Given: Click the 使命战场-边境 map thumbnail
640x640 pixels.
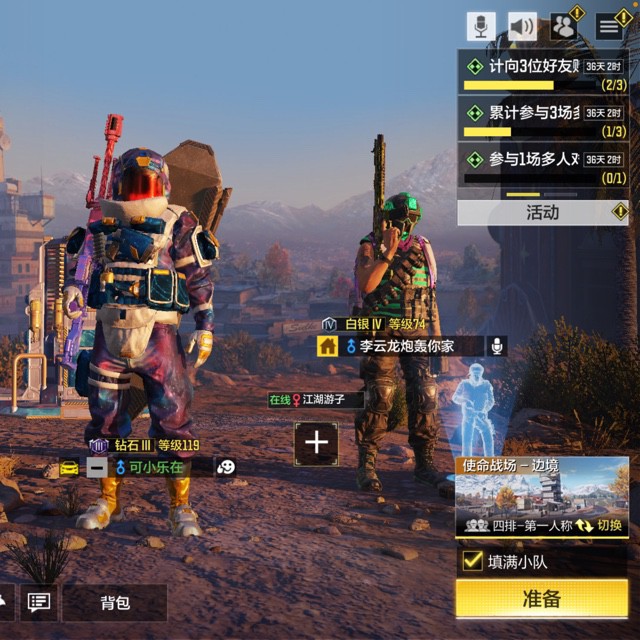Looking at the screenshot, I should click(541, 496).
